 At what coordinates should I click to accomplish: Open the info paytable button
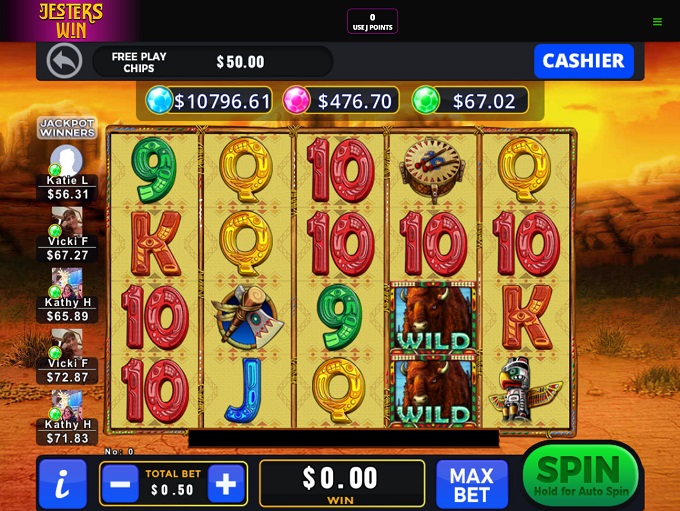(x=62, y=484)
